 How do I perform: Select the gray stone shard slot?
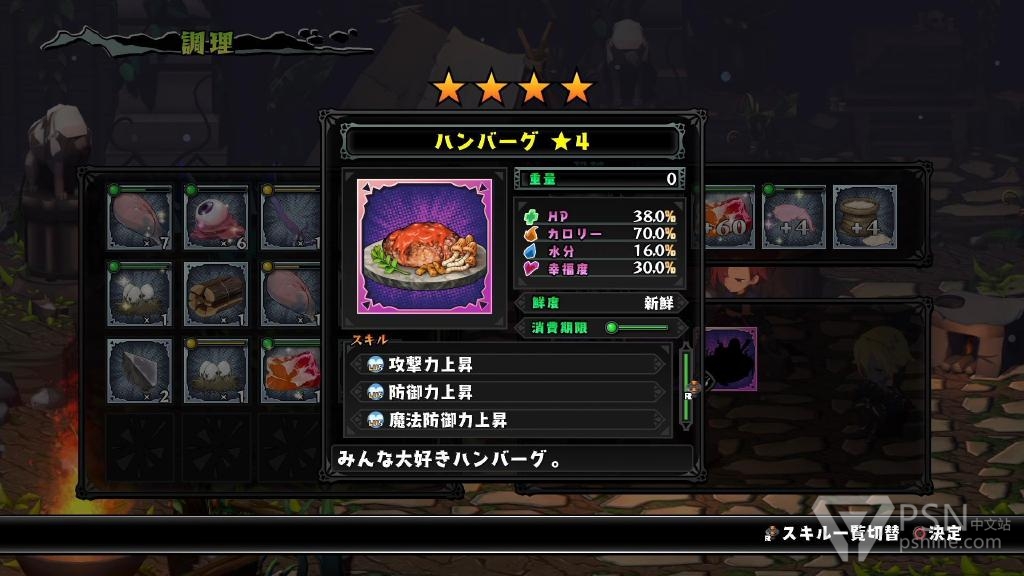point(140,370)
